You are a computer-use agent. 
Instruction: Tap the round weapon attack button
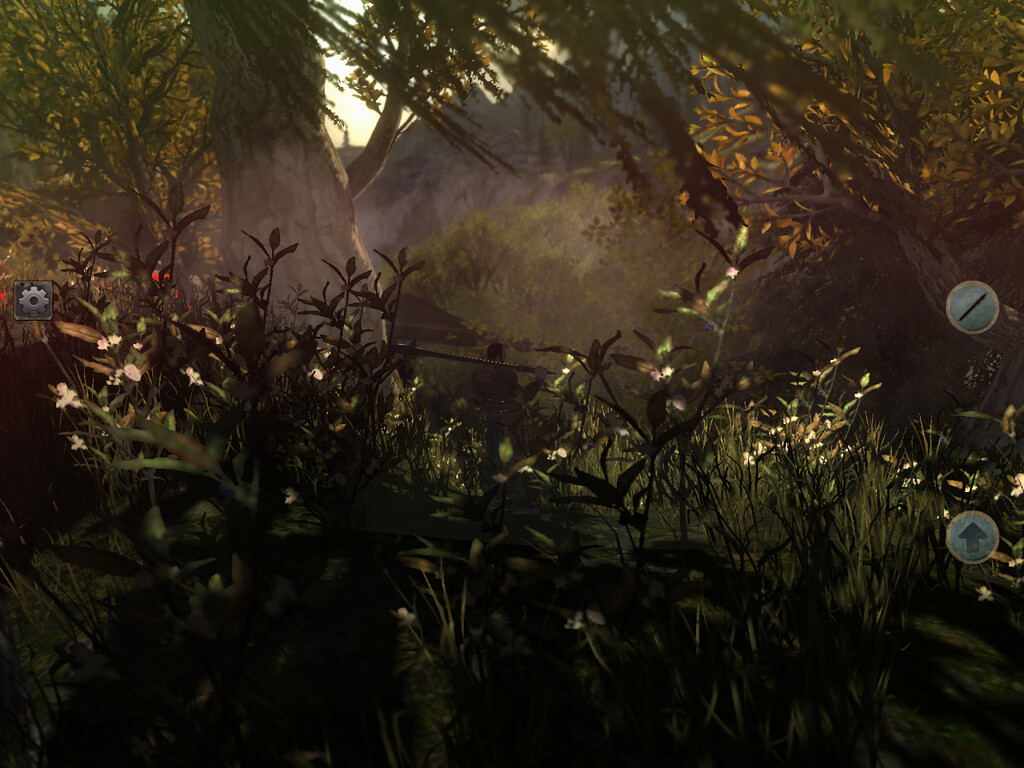[x=972, y=307]
